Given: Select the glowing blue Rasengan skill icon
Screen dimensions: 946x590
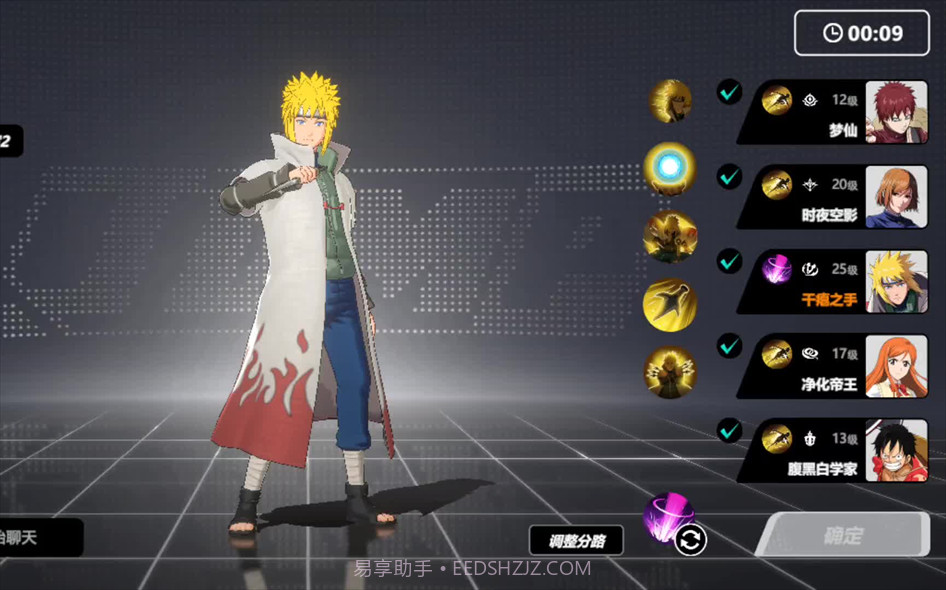Looking at the screenshot, I should [669, 167].
